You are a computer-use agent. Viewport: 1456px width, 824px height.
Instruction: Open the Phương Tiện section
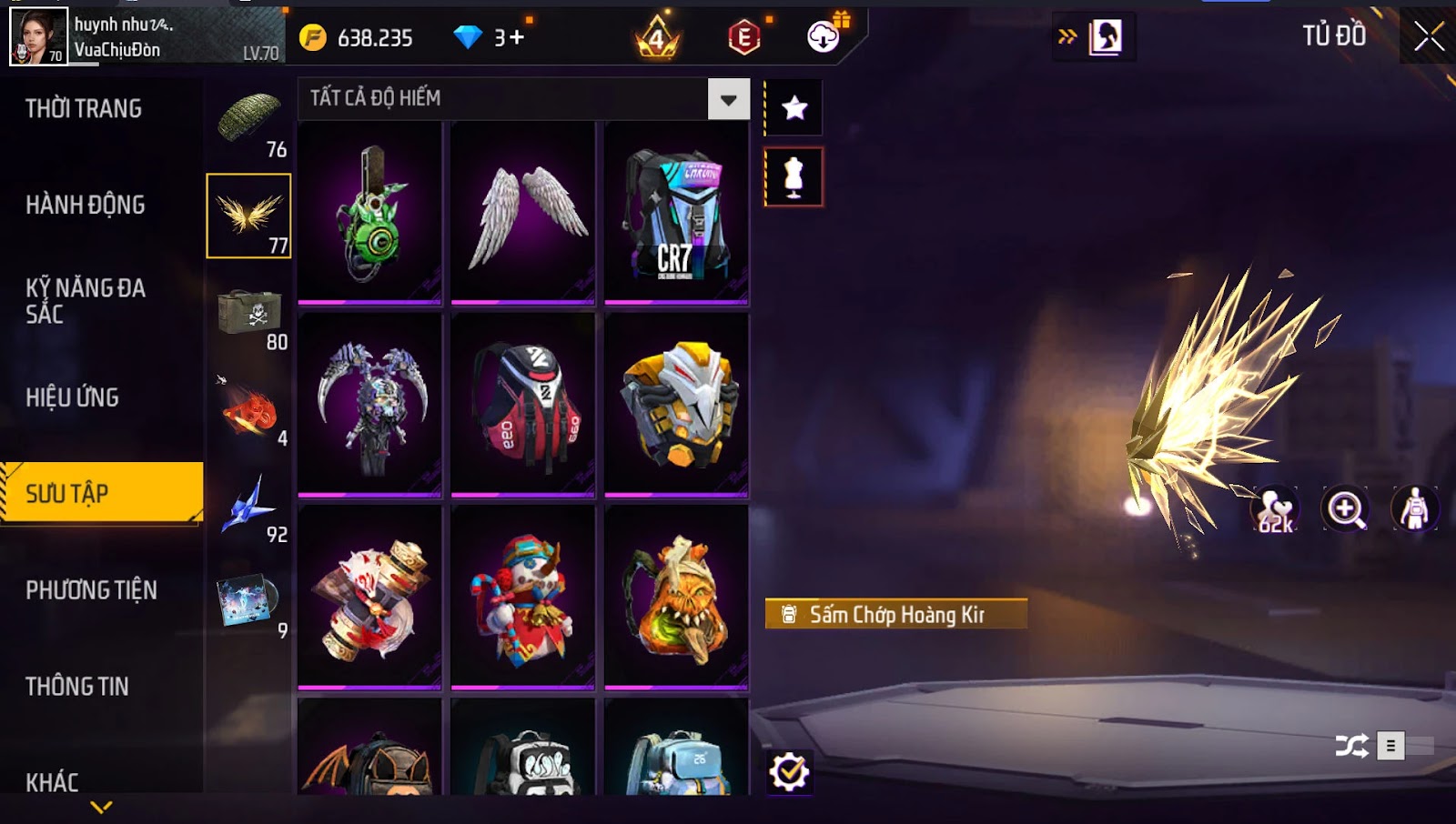(91, 590)
